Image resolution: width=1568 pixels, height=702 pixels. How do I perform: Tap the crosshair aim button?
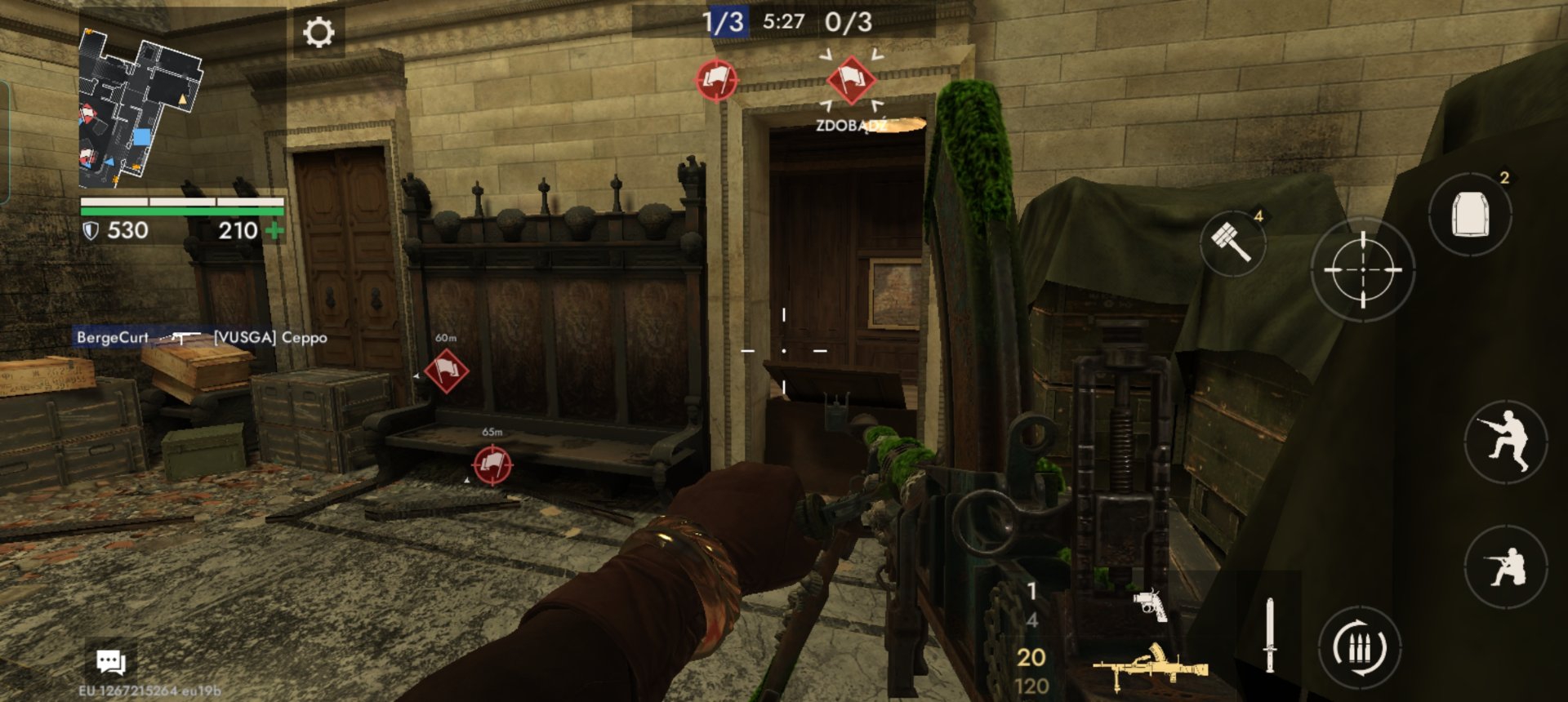tap(1362, 269)
